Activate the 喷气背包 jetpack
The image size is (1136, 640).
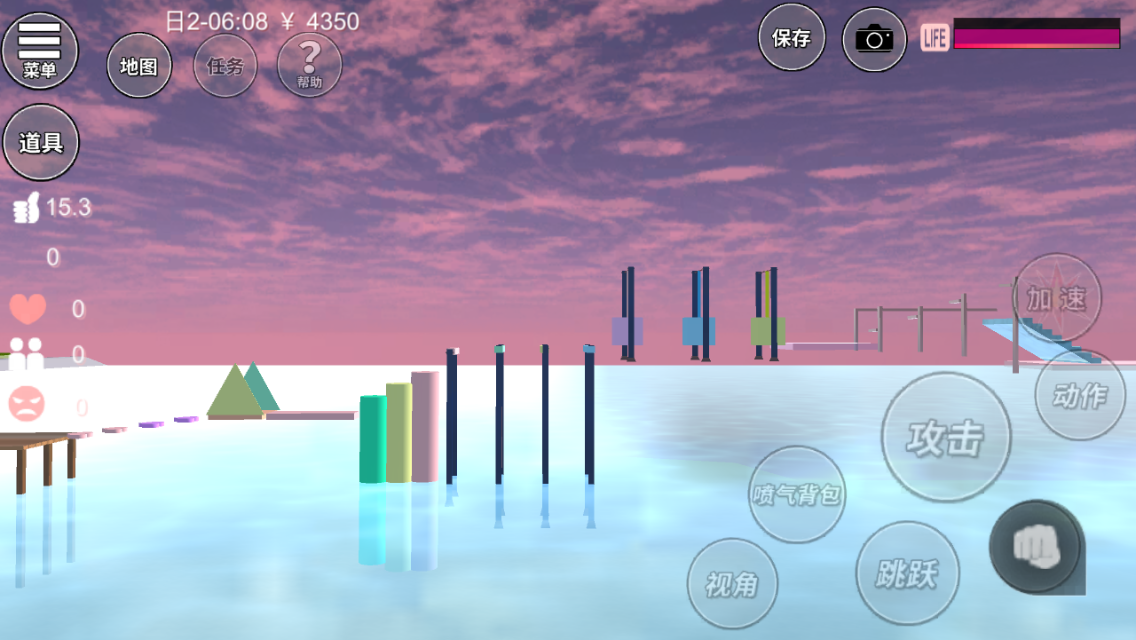(x=797, y=494)
